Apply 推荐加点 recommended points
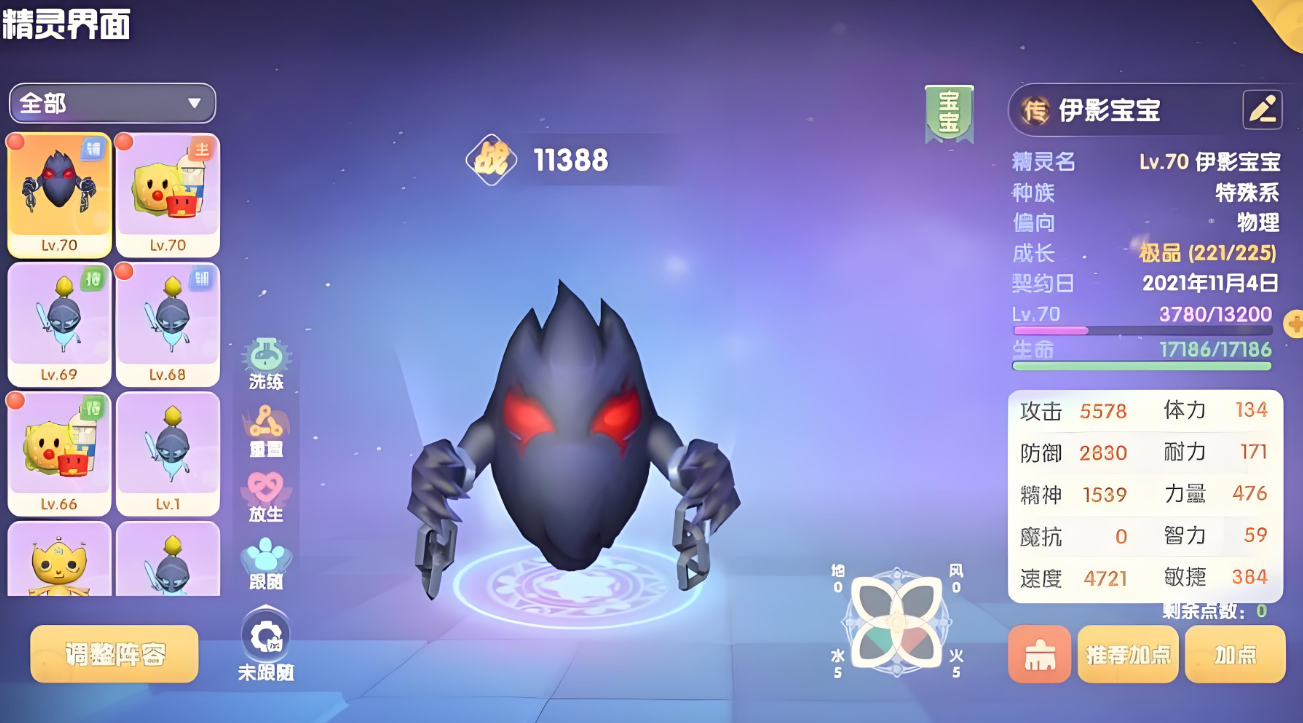Screen dimensions: 1303x723 tap(1128, 655)
